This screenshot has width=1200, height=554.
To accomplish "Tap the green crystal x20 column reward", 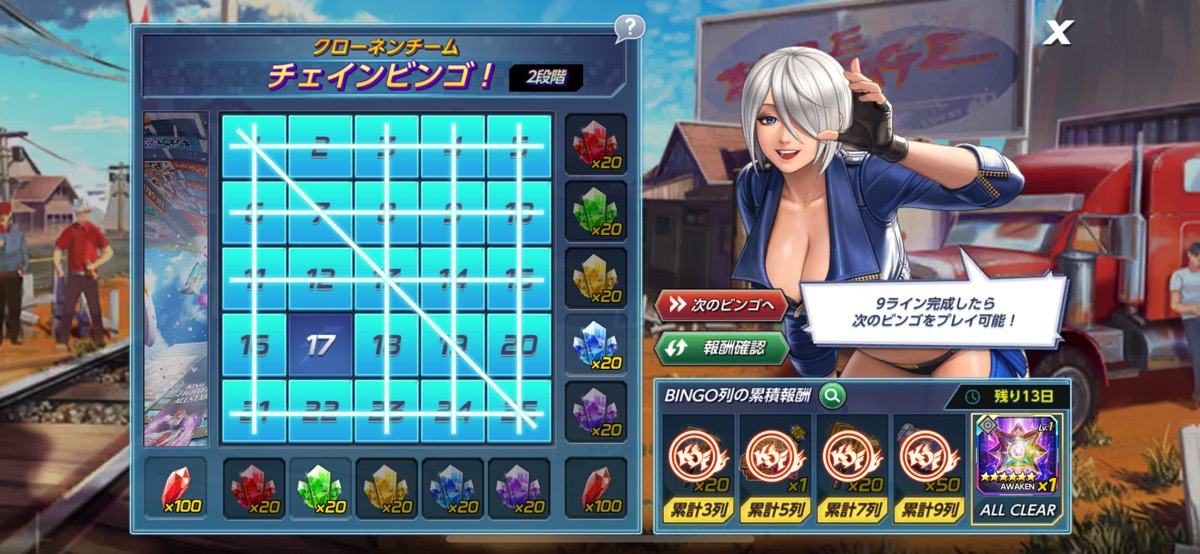I will (320, 488).
